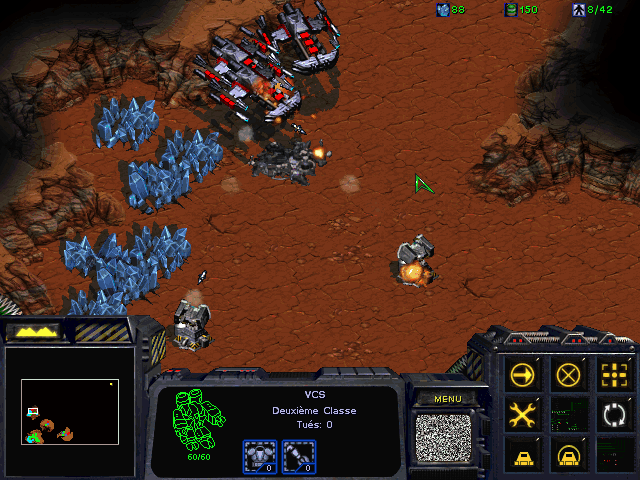This screenshot has height=480, width=640.
Task: Click the infantry armor upgrade icon
Action: pyautogui.click(x=259, y=456)
